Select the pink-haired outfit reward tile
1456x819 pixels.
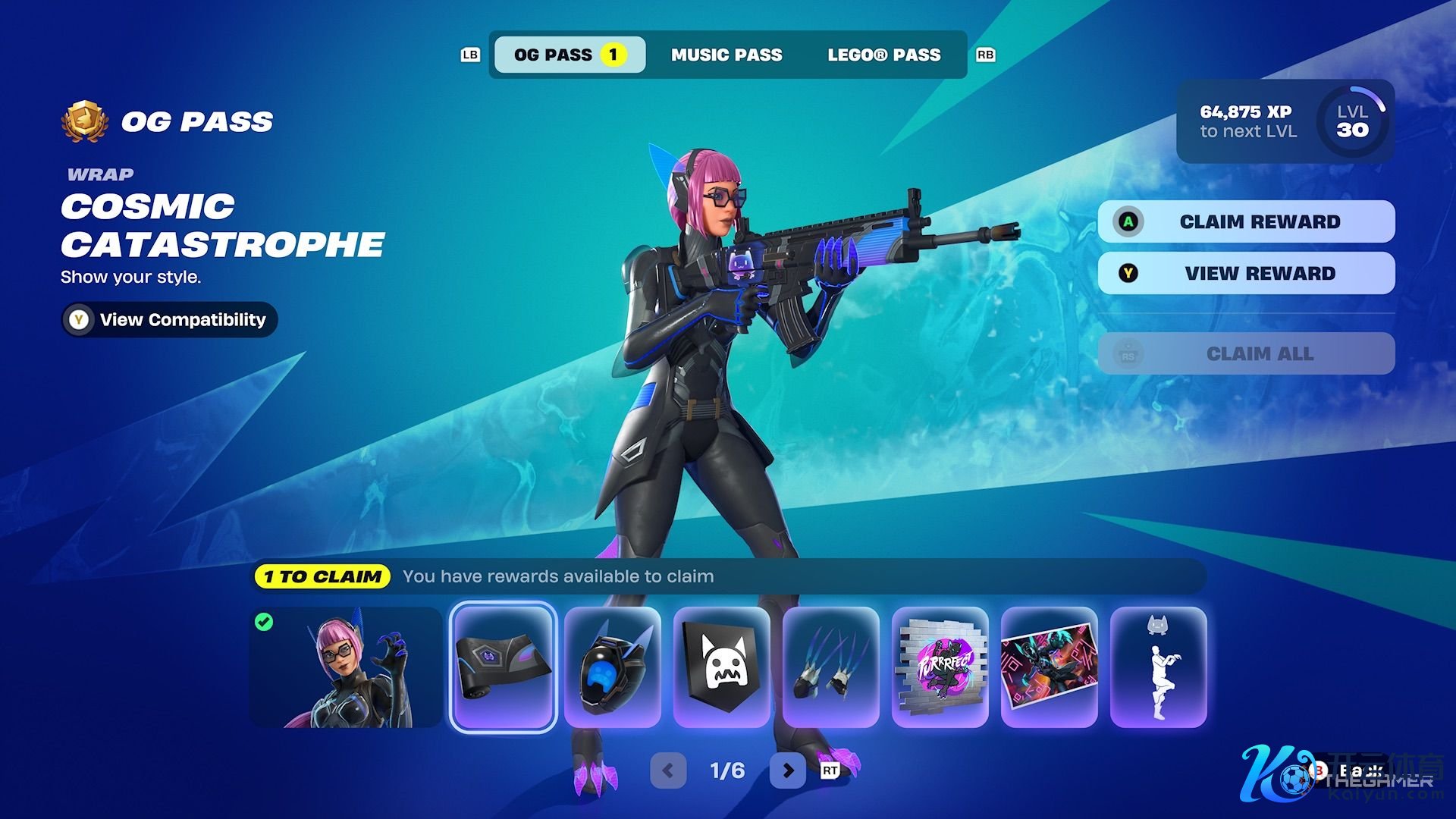(x=346, y=667)
